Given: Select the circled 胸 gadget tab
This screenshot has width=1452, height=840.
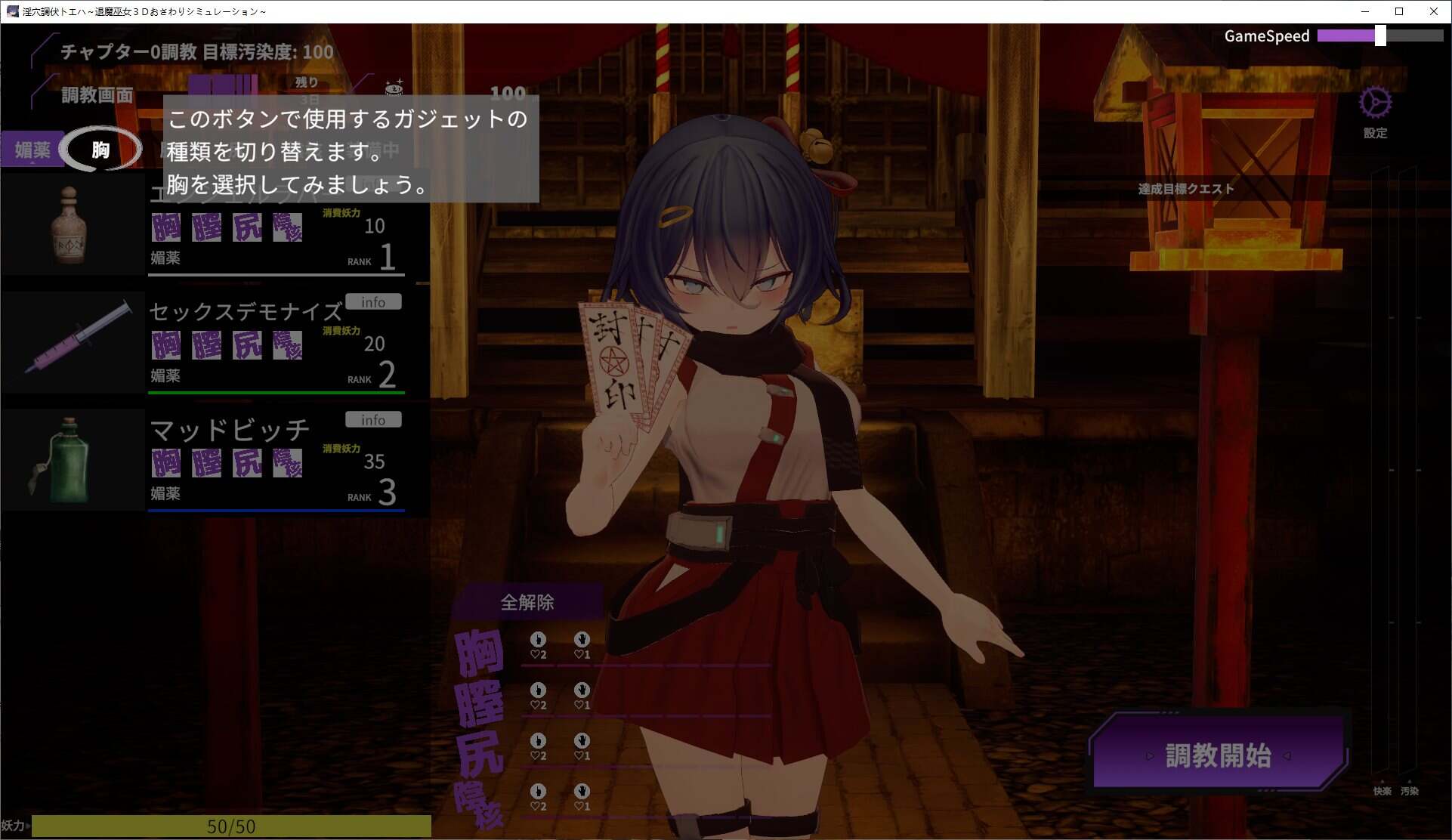Looking at the screenshot, I should click(102, 149).
